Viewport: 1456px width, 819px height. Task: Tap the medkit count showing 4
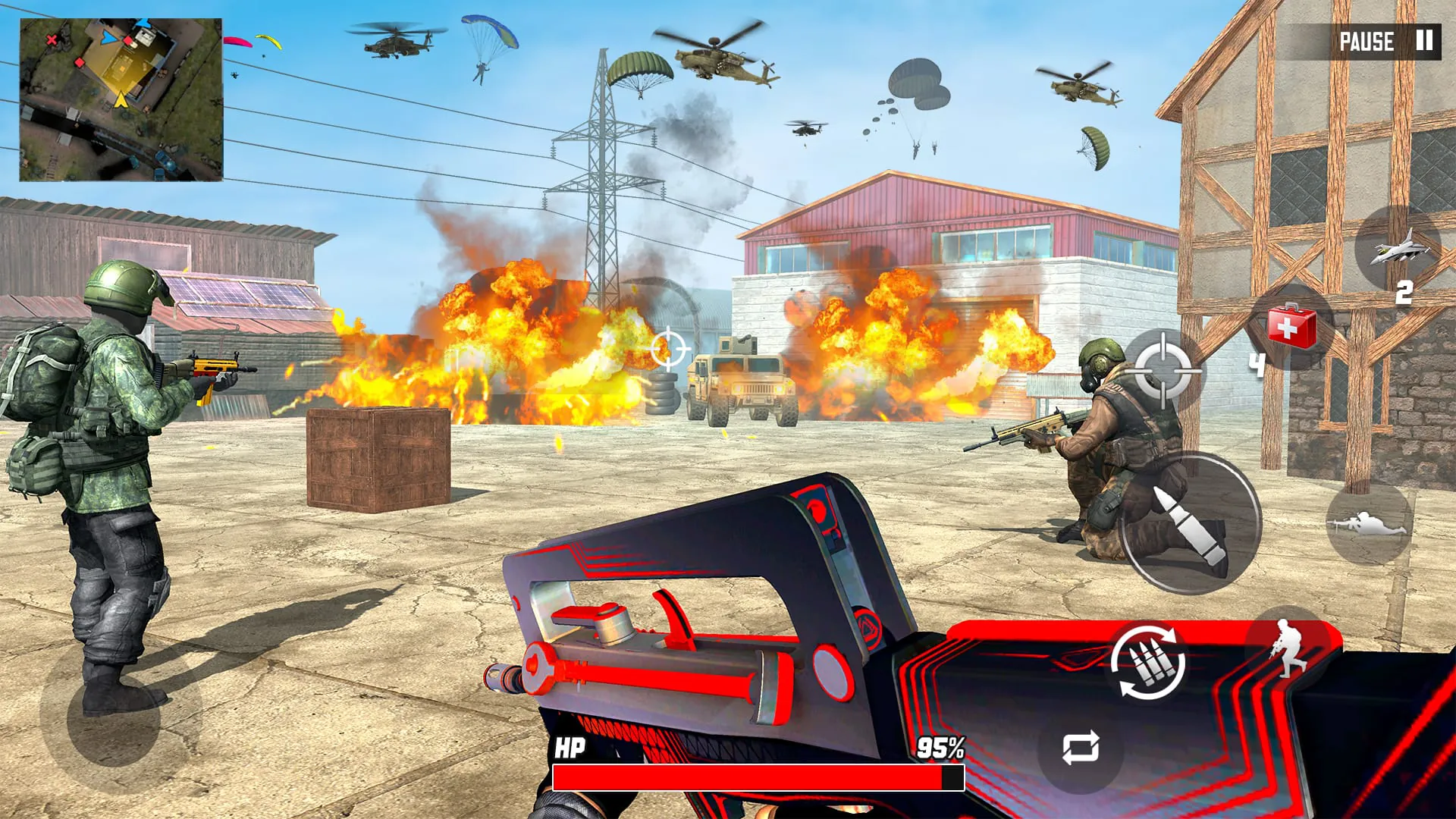(1257, 362)
